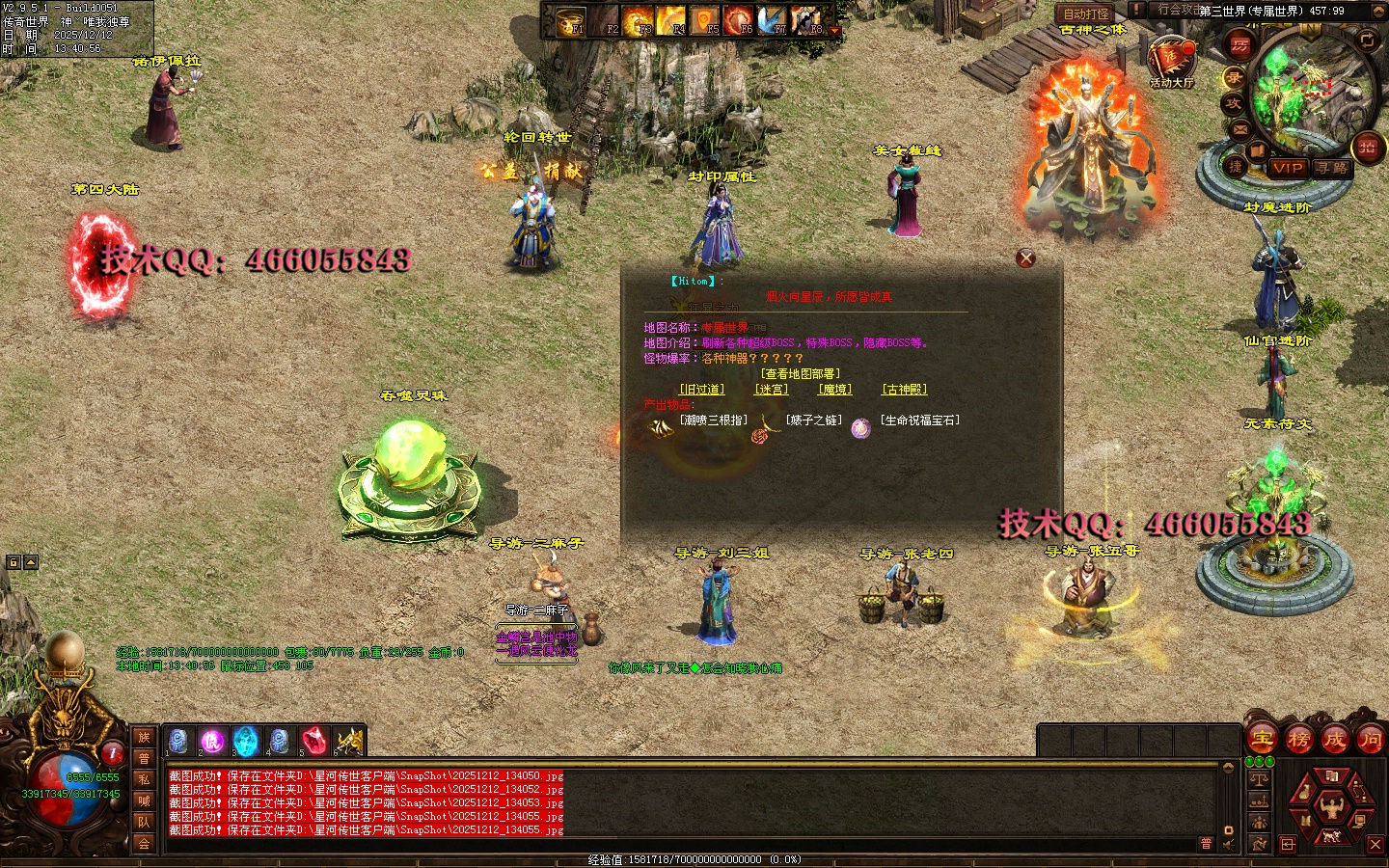
Task: Open the 宝 treasure shop button
Action: (1263, 740)
